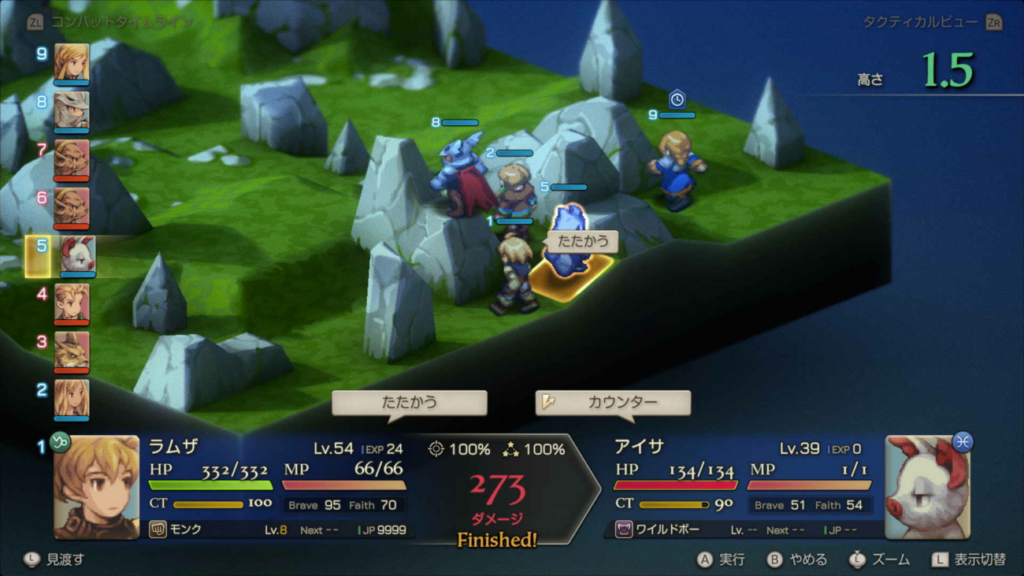Image resolution: width=1024 pixels, height=576 pixels.
Task: Select the たたかう label in the forecast panel
Action: (409, 403)
